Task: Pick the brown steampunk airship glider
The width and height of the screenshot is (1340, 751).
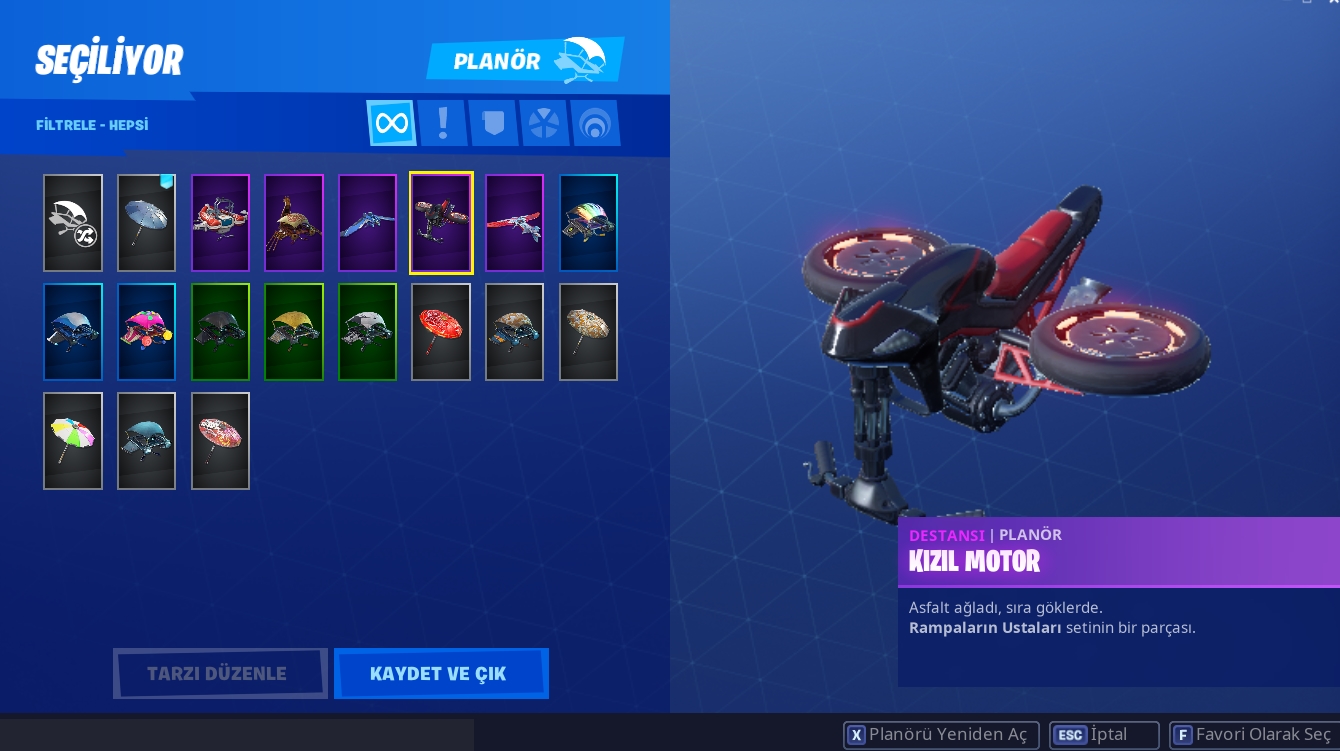Action: pos(294,223)
